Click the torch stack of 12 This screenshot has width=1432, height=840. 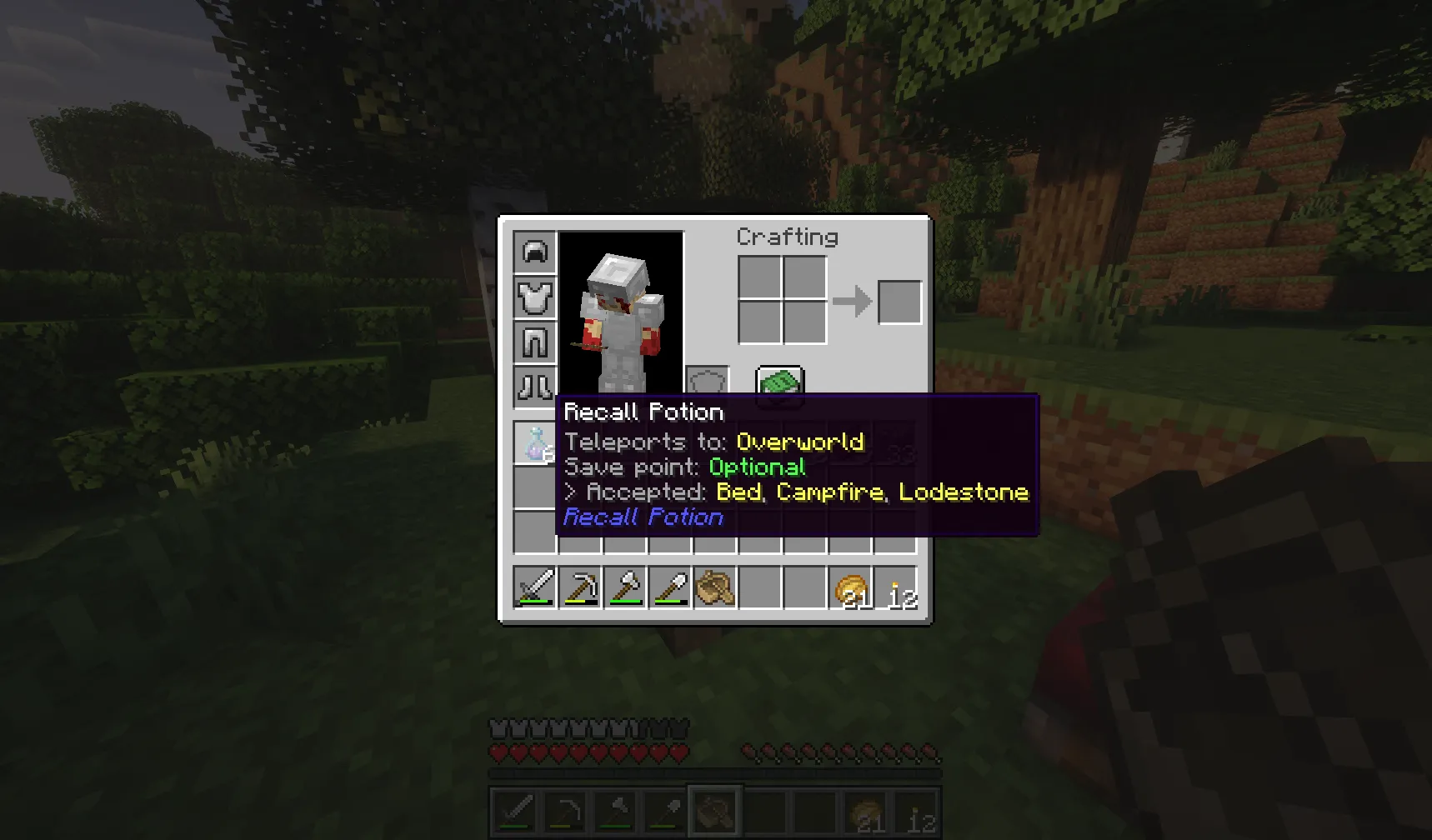click(894, 587)
